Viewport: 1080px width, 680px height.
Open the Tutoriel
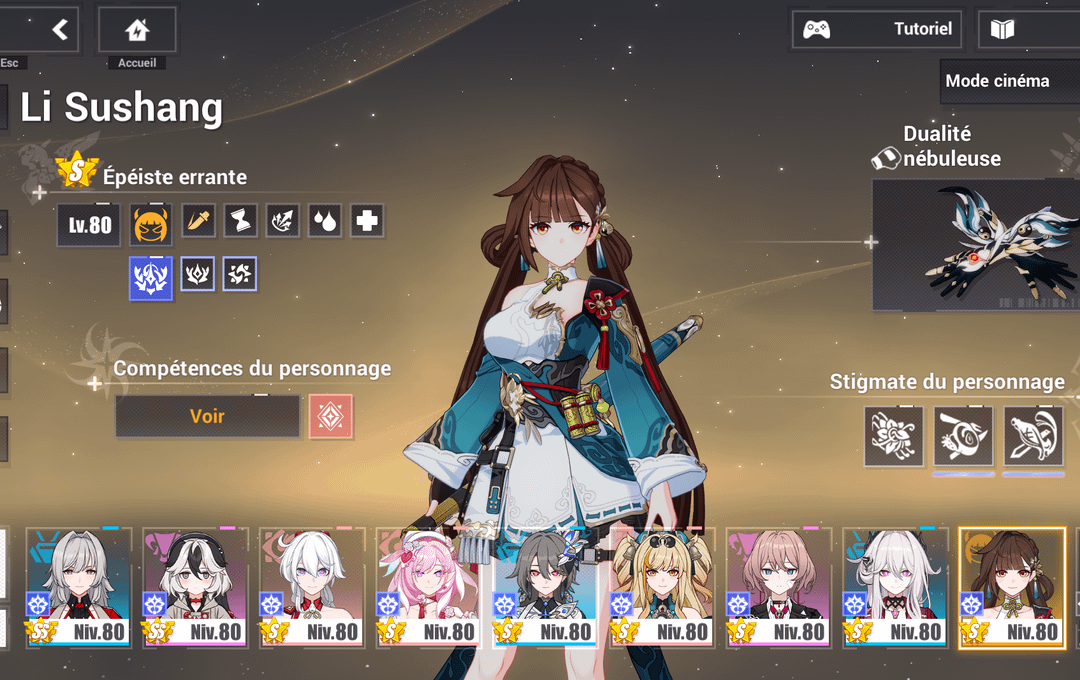877,29
